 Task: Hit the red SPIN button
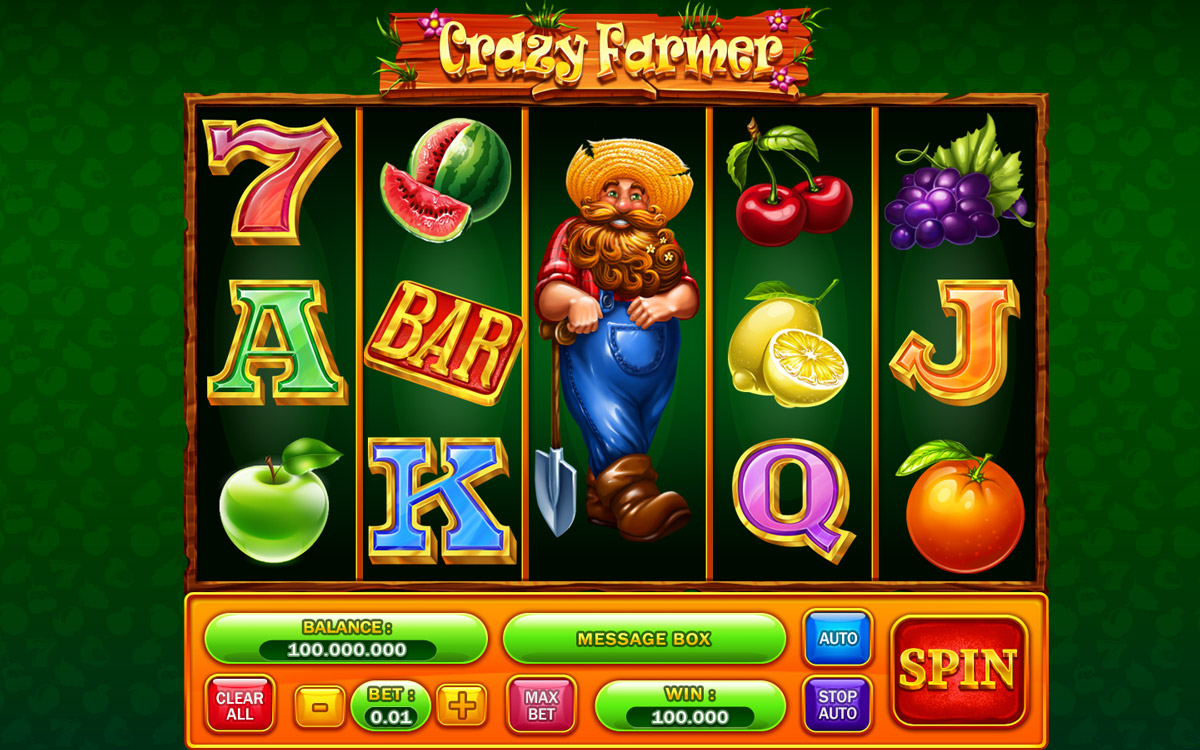coord(958,669)
